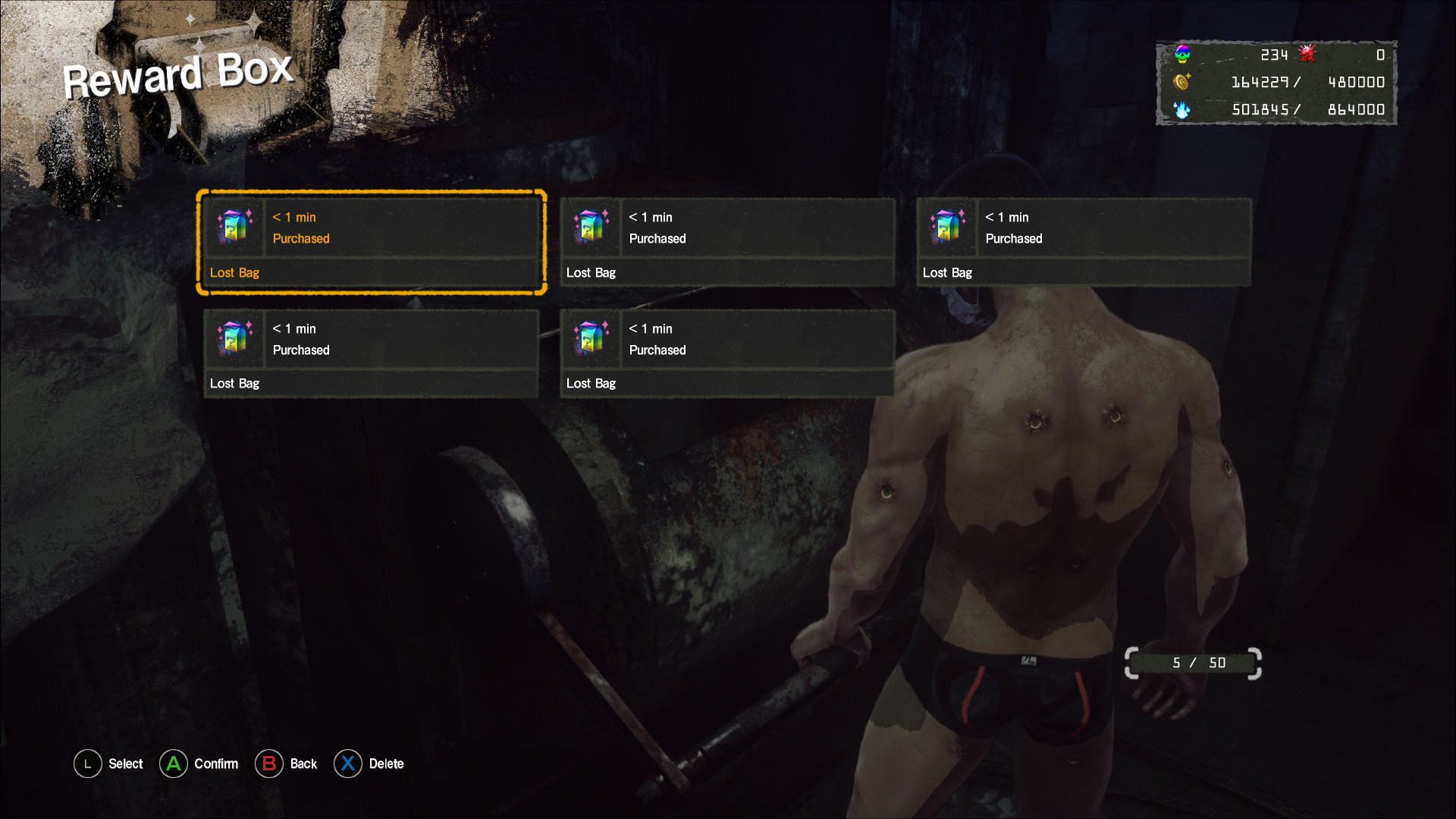The height and width of the screenshot is (819, 1456).
Task: Click the gift box icon in the bottom-middle Lost Bag
Action: click(x=591, y=339)
